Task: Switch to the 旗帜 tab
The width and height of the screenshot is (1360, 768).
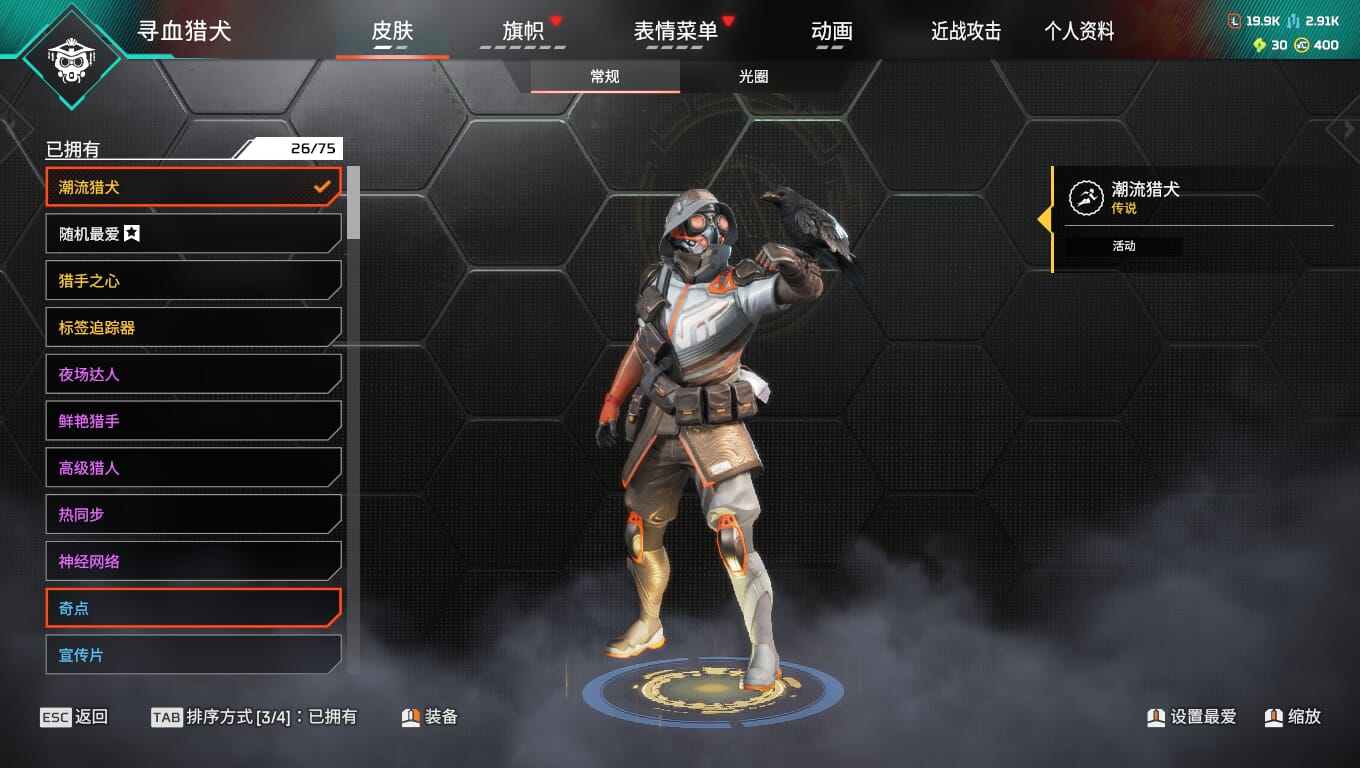Action: [x=522, y=31]
